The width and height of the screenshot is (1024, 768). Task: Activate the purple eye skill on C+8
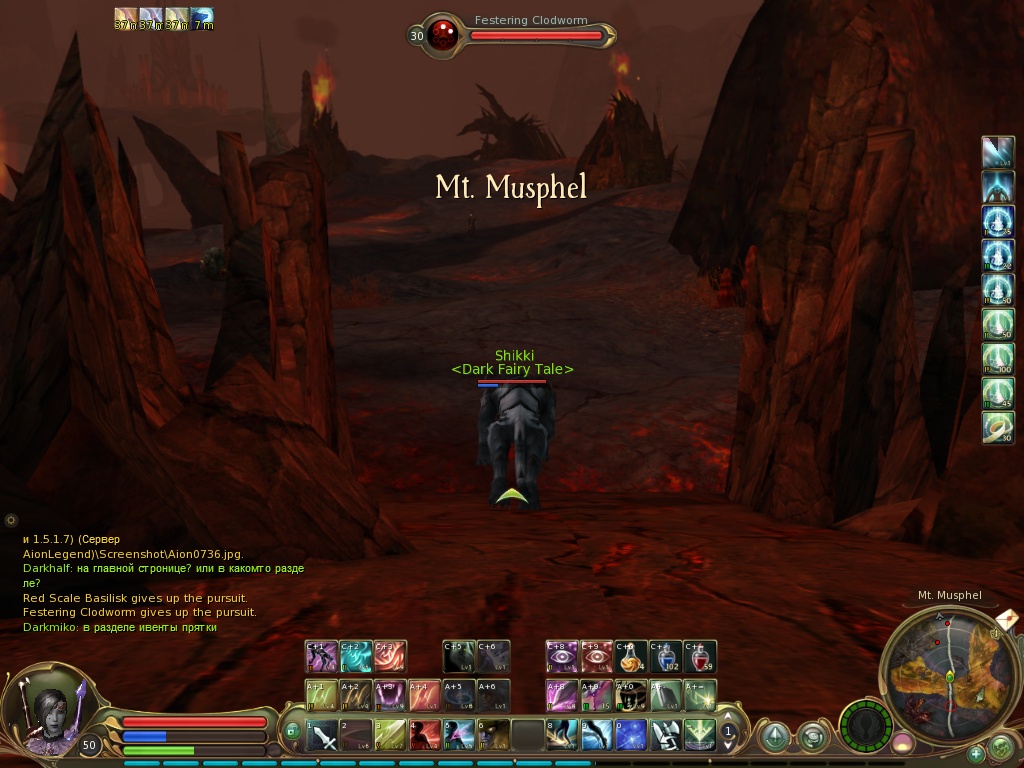click(562, 657)
